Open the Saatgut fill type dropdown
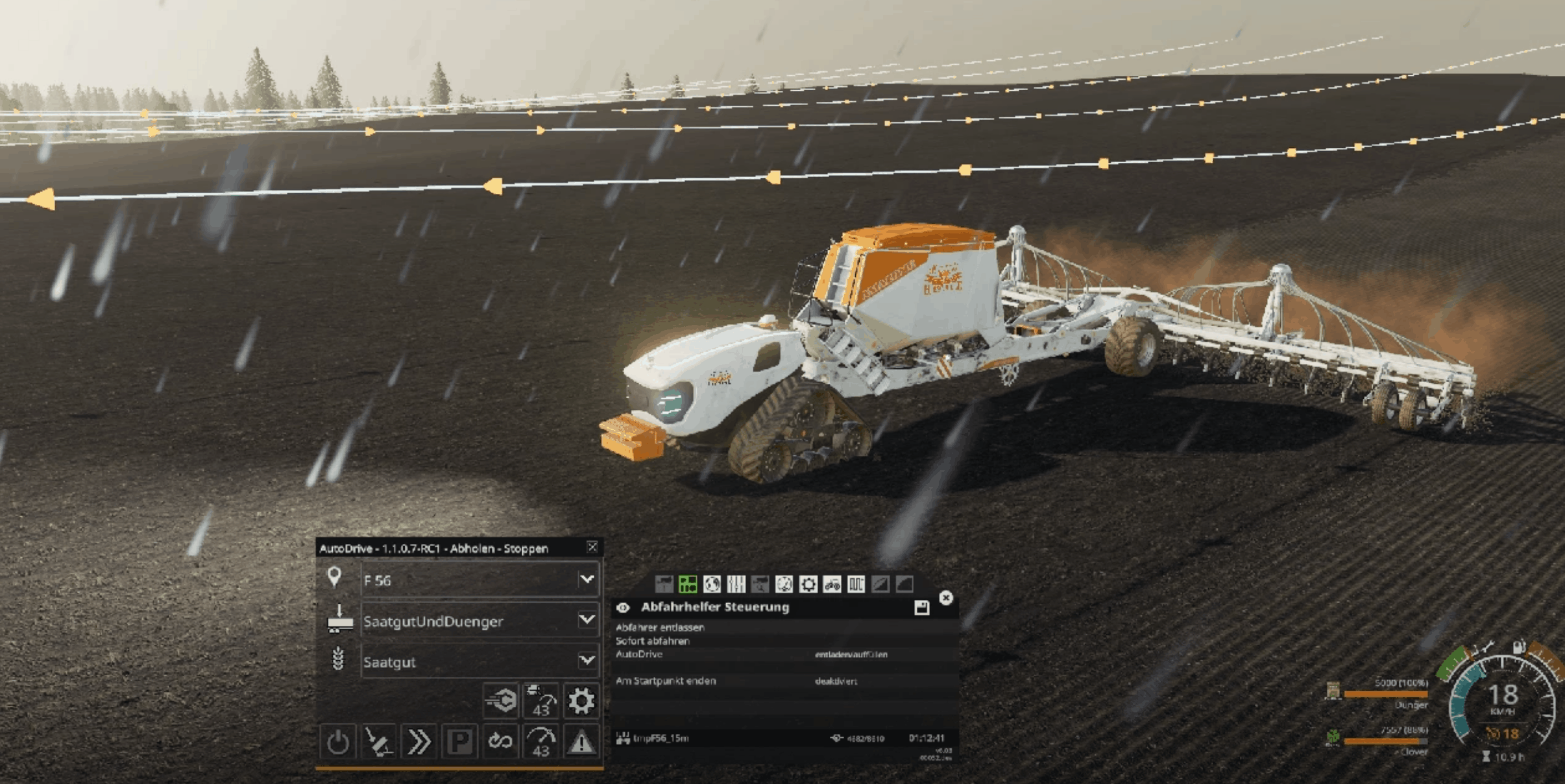 (x=586, y=660)
